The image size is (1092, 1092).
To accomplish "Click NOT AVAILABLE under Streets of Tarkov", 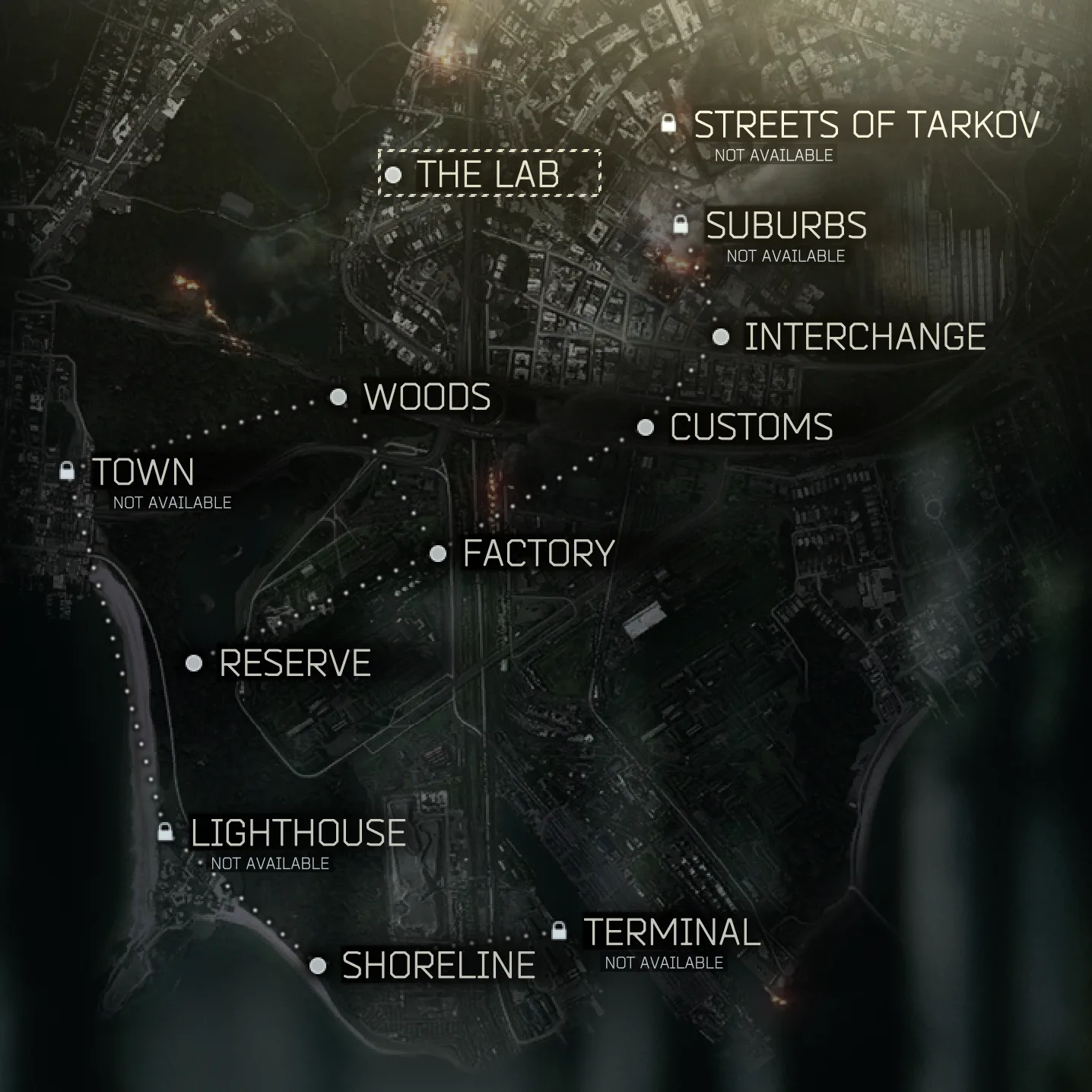I will click(x=774, y=154).
